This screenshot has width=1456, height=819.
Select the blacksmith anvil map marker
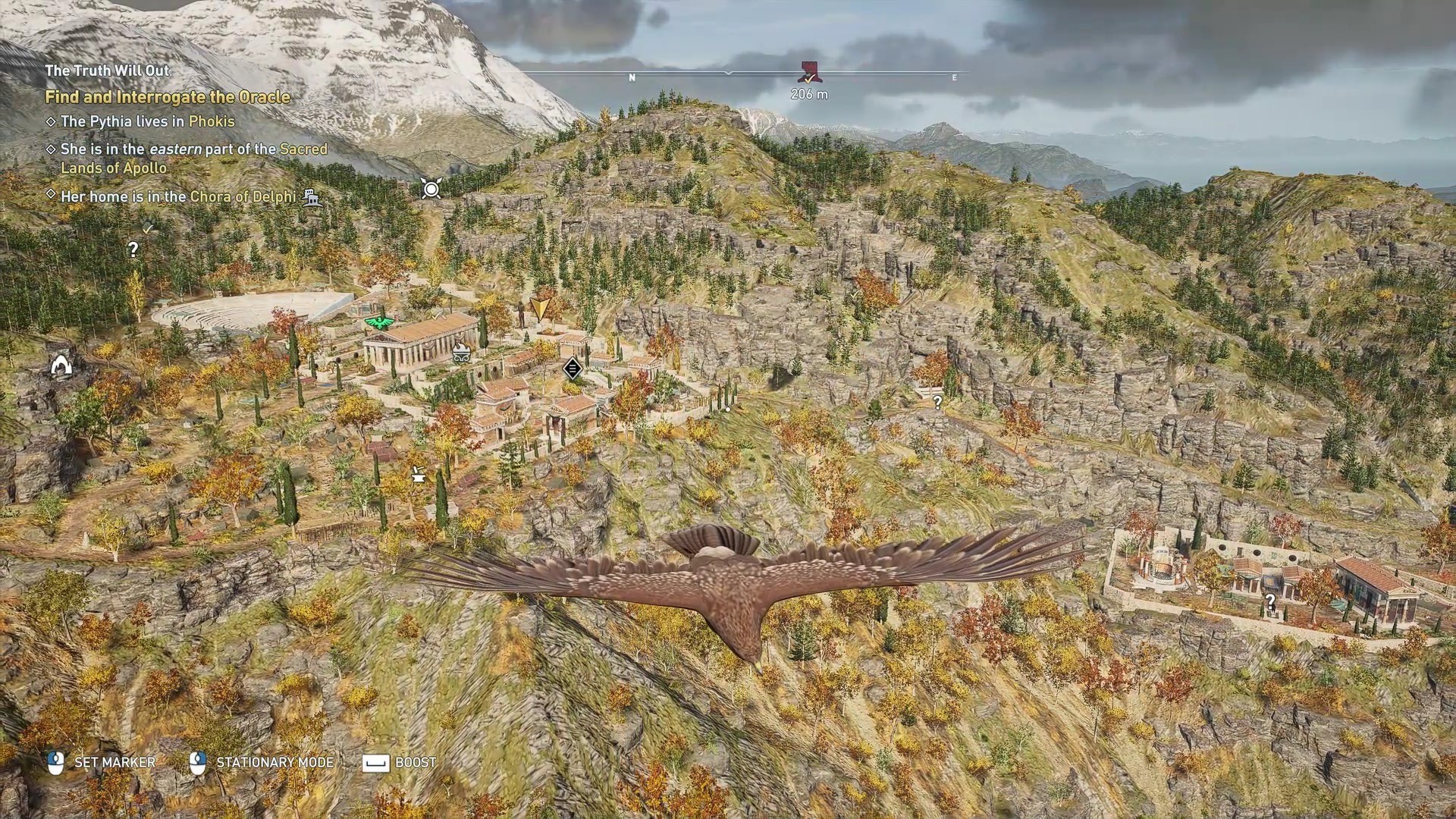point(417,475)
